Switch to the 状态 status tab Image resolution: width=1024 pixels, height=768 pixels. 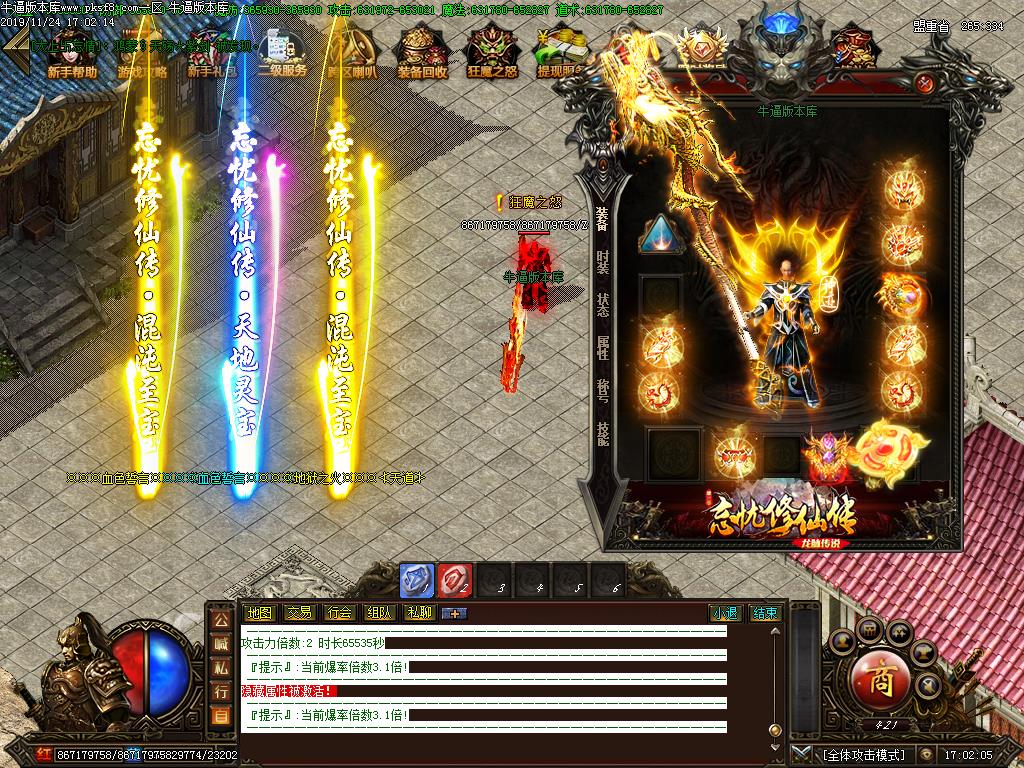pos(602,304)
